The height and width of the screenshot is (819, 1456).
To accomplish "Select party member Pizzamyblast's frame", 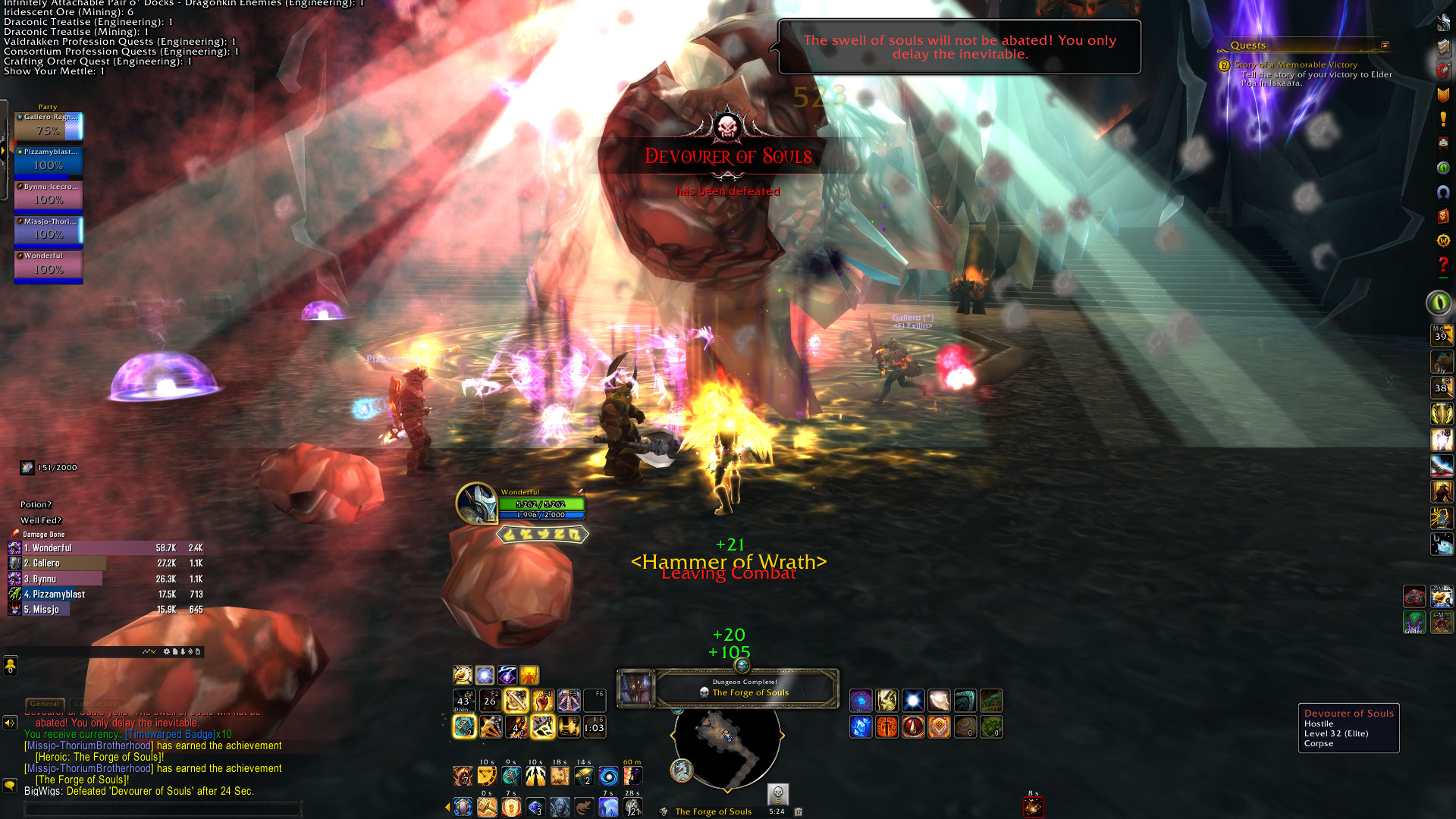I will (x=49, y=161).
